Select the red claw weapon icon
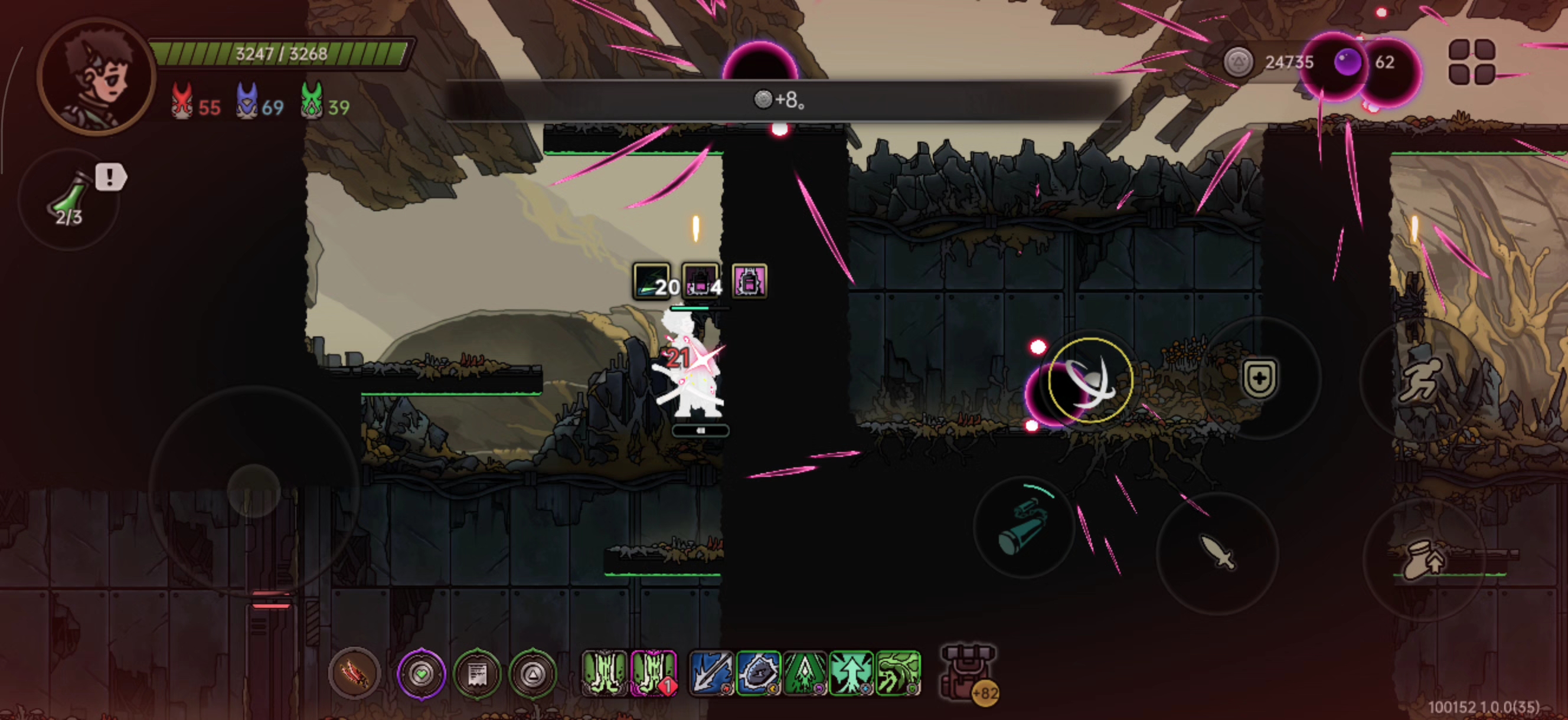Screen dimensions: 1568x720 coord(354,673)
